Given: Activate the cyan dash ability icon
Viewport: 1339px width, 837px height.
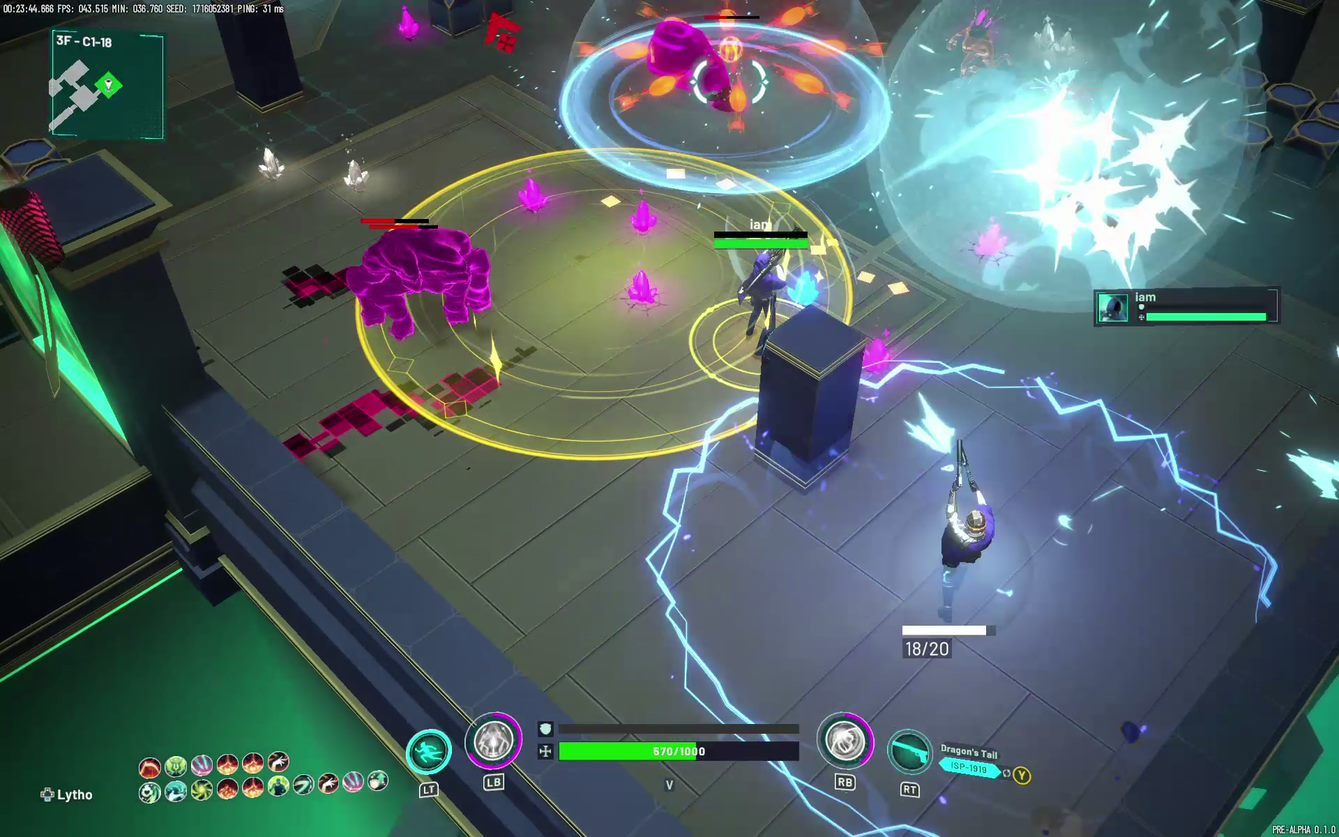Looking at the screenshot, I should (x=429, y=752).
